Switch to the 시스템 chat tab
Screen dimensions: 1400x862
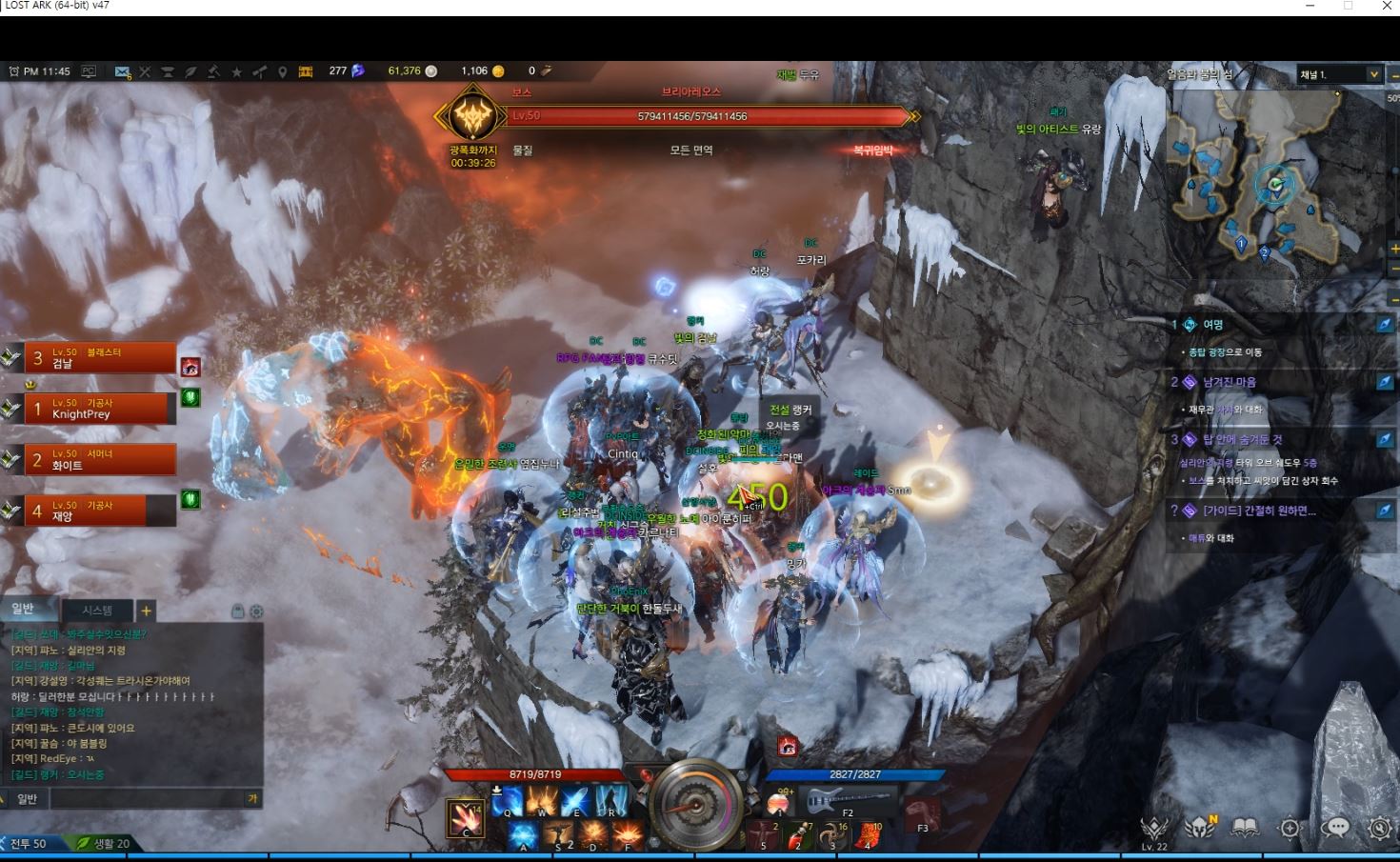tap(97, 611)
